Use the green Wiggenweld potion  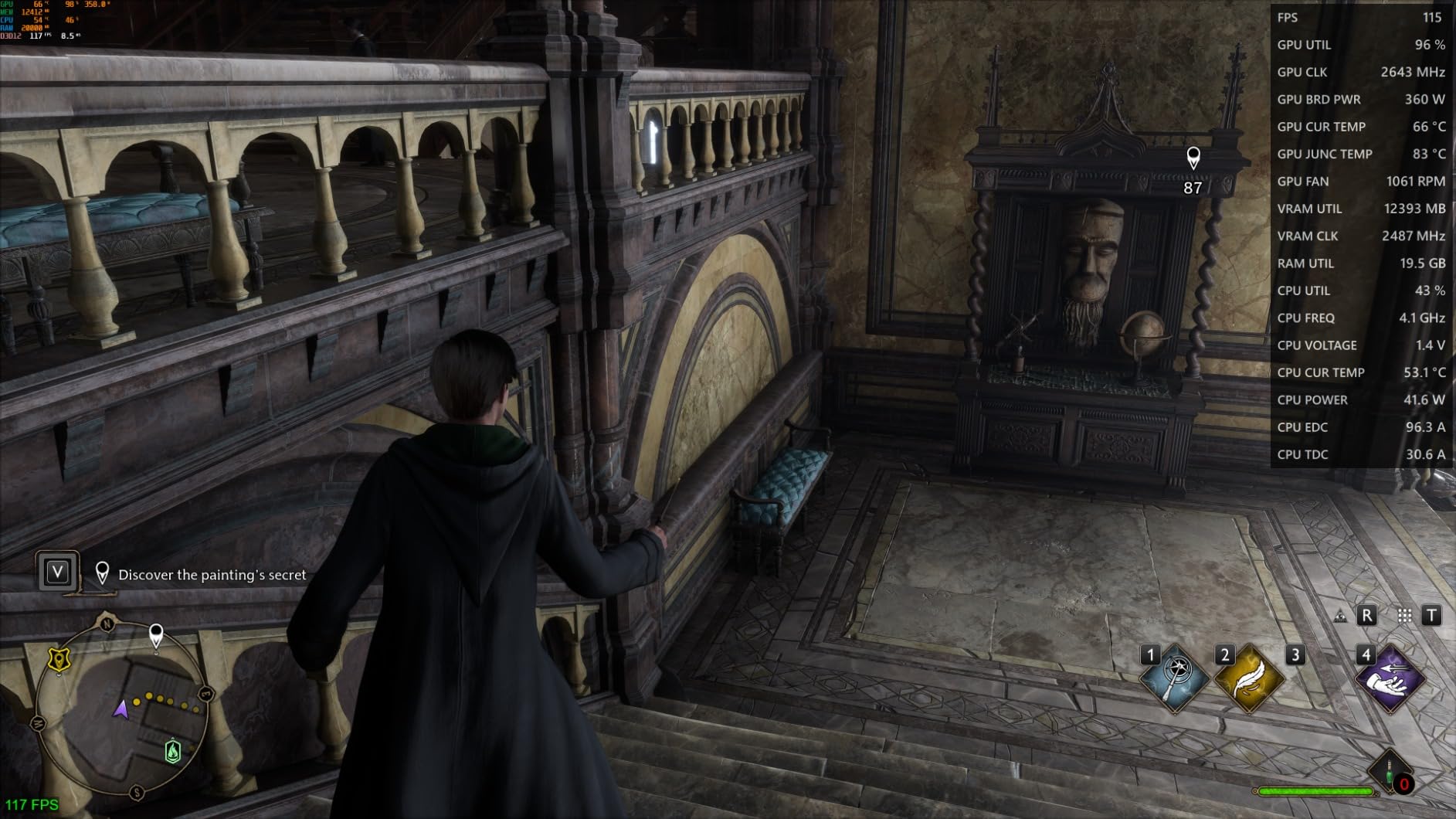pos(1390,771)
